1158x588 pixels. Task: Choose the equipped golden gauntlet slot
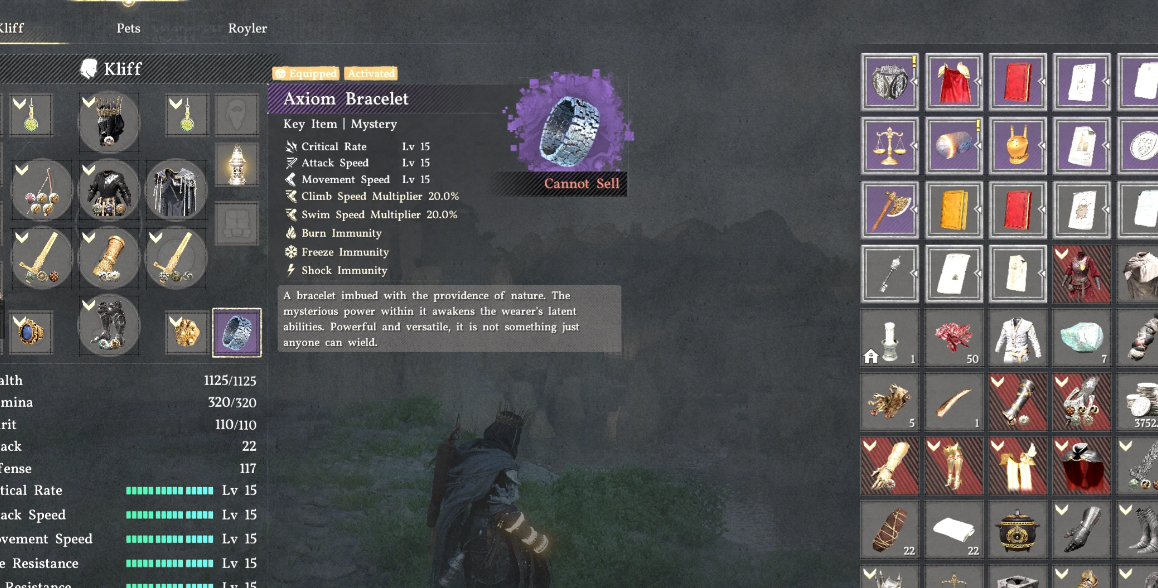[108, 257]
